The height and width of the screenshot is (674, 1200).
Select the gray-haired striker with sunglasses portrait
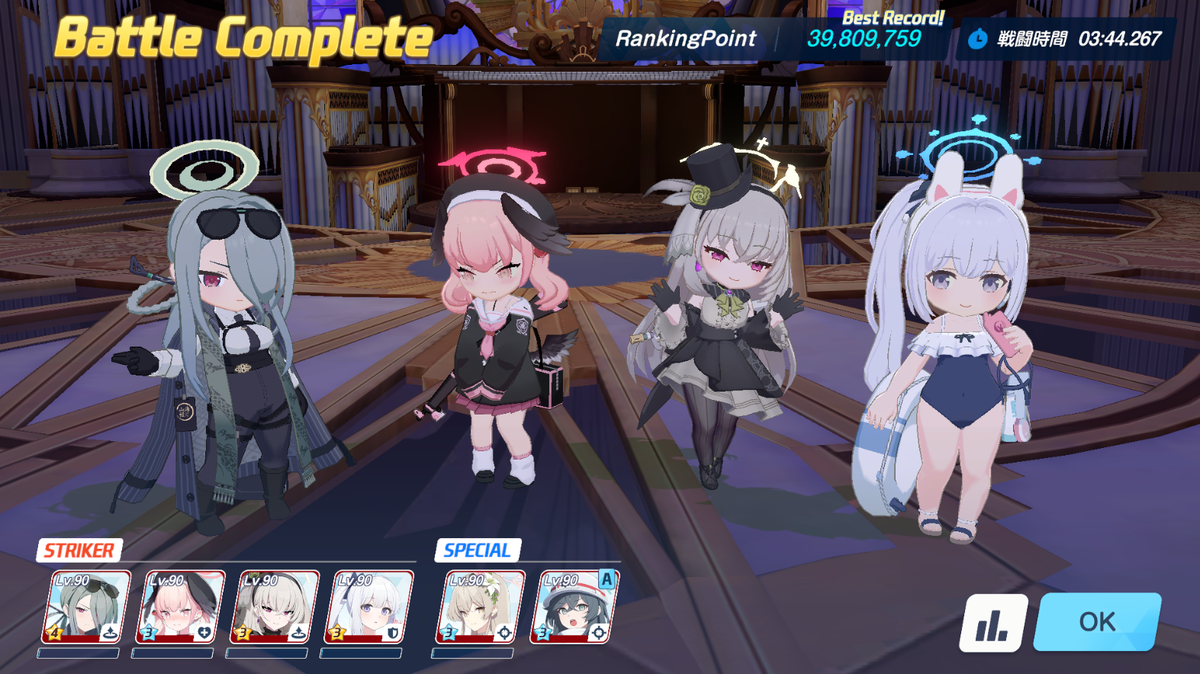[x=86, y=607]
